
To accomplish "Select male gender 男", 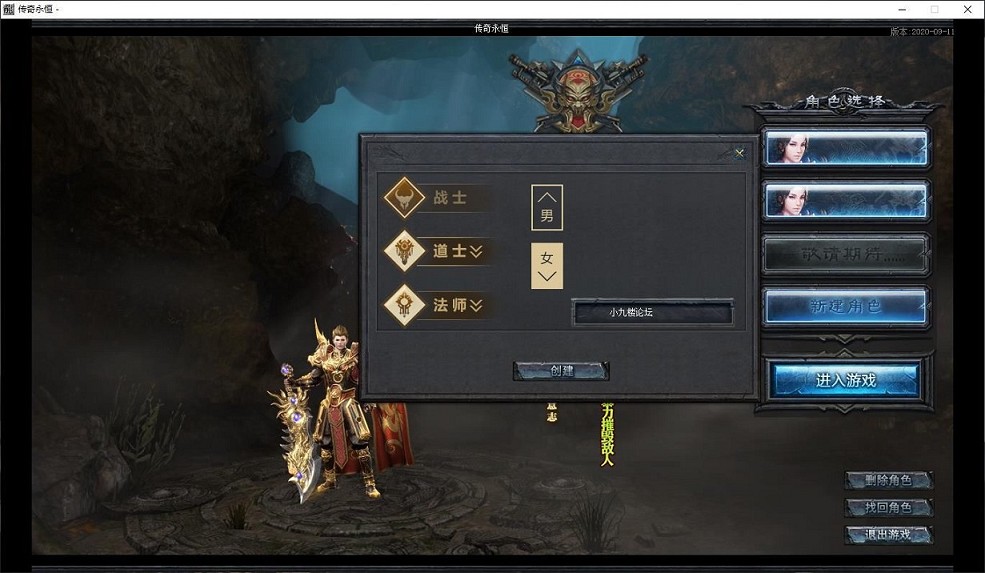I will click(547, 207).
